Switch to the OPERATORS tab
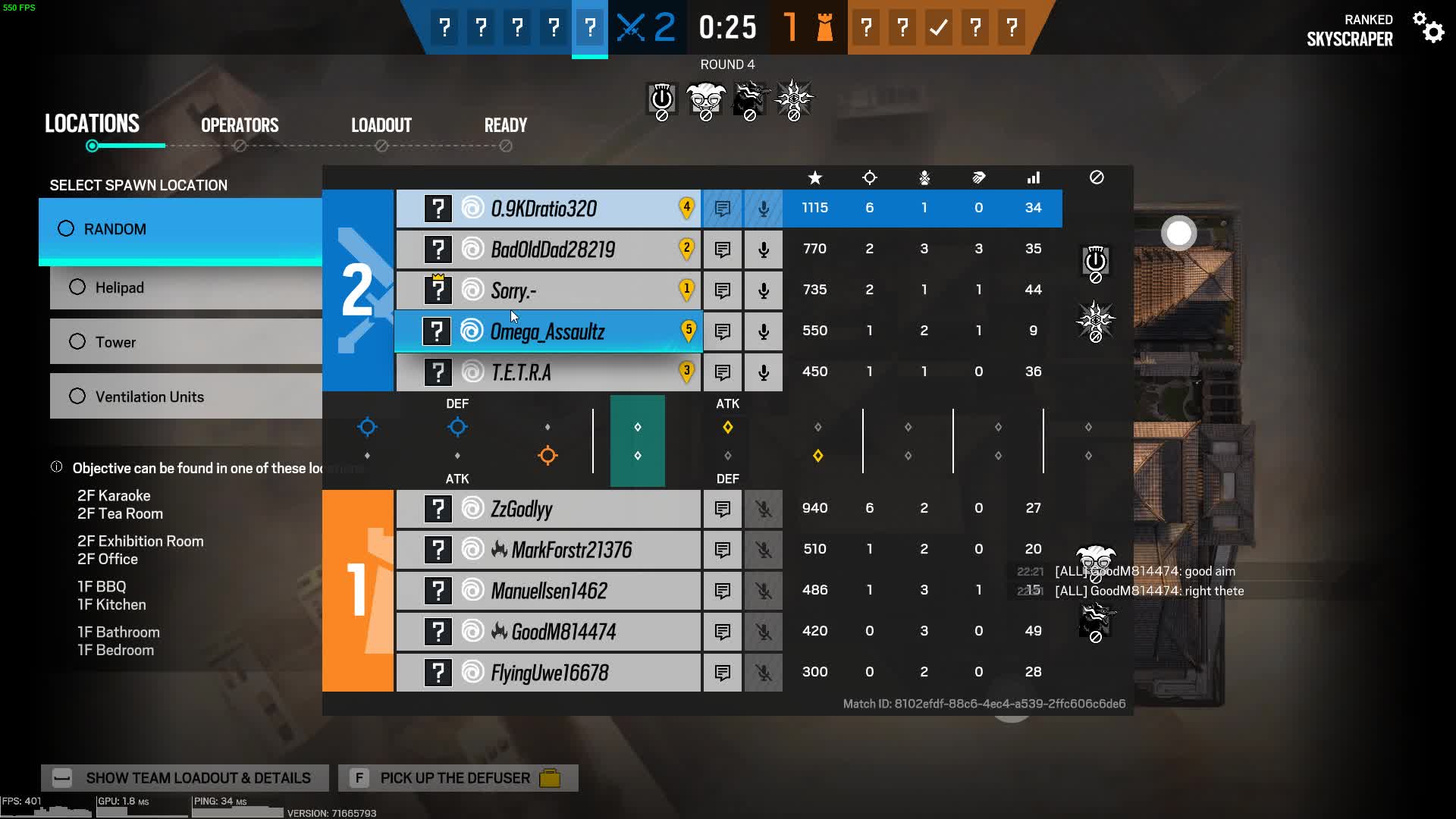 pos(240,125)
